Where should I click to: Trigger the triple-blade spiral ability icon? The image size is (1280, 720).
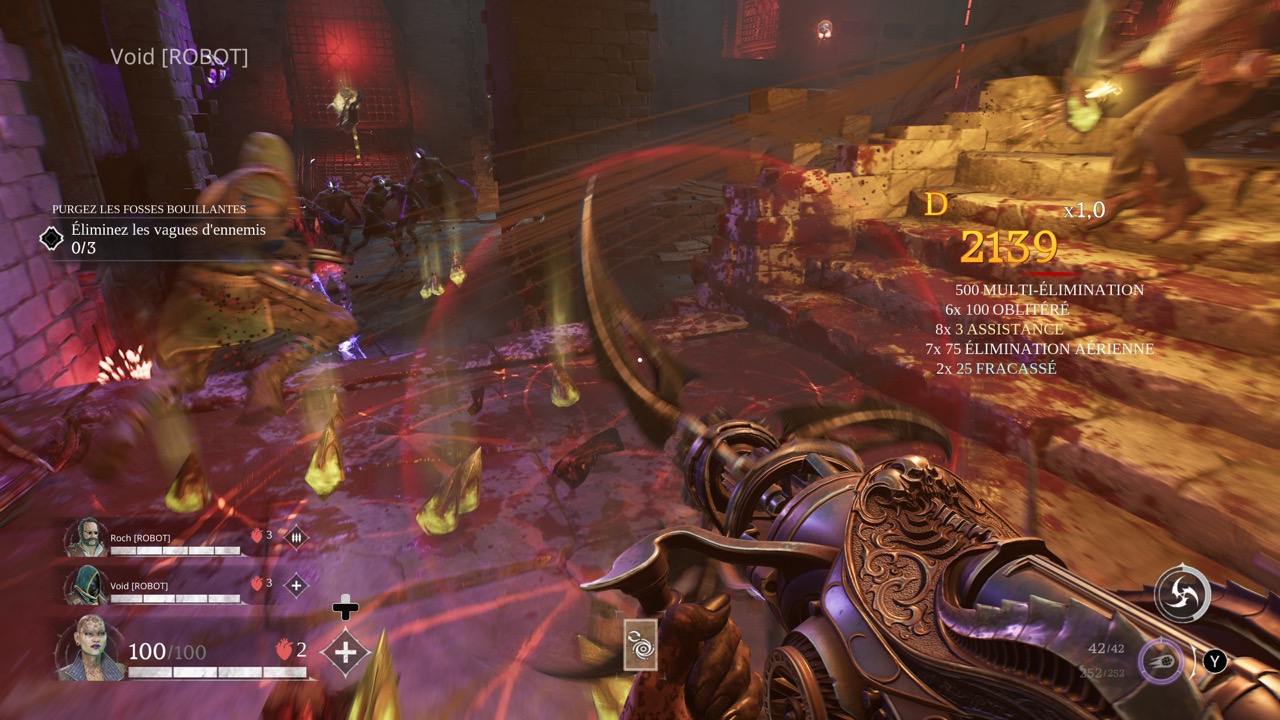coord(1183,595)
